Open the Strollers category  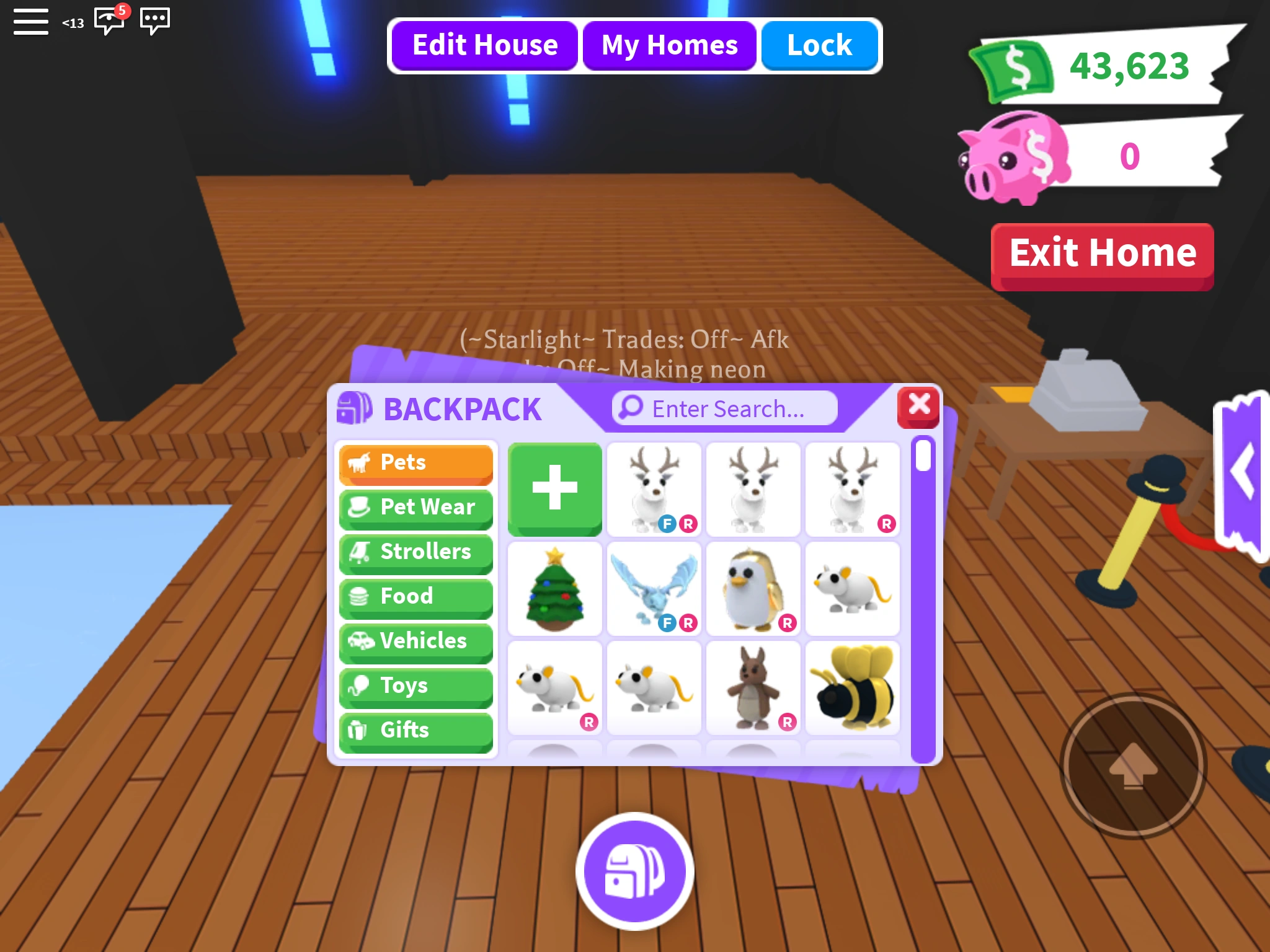(x=415, y=552)
